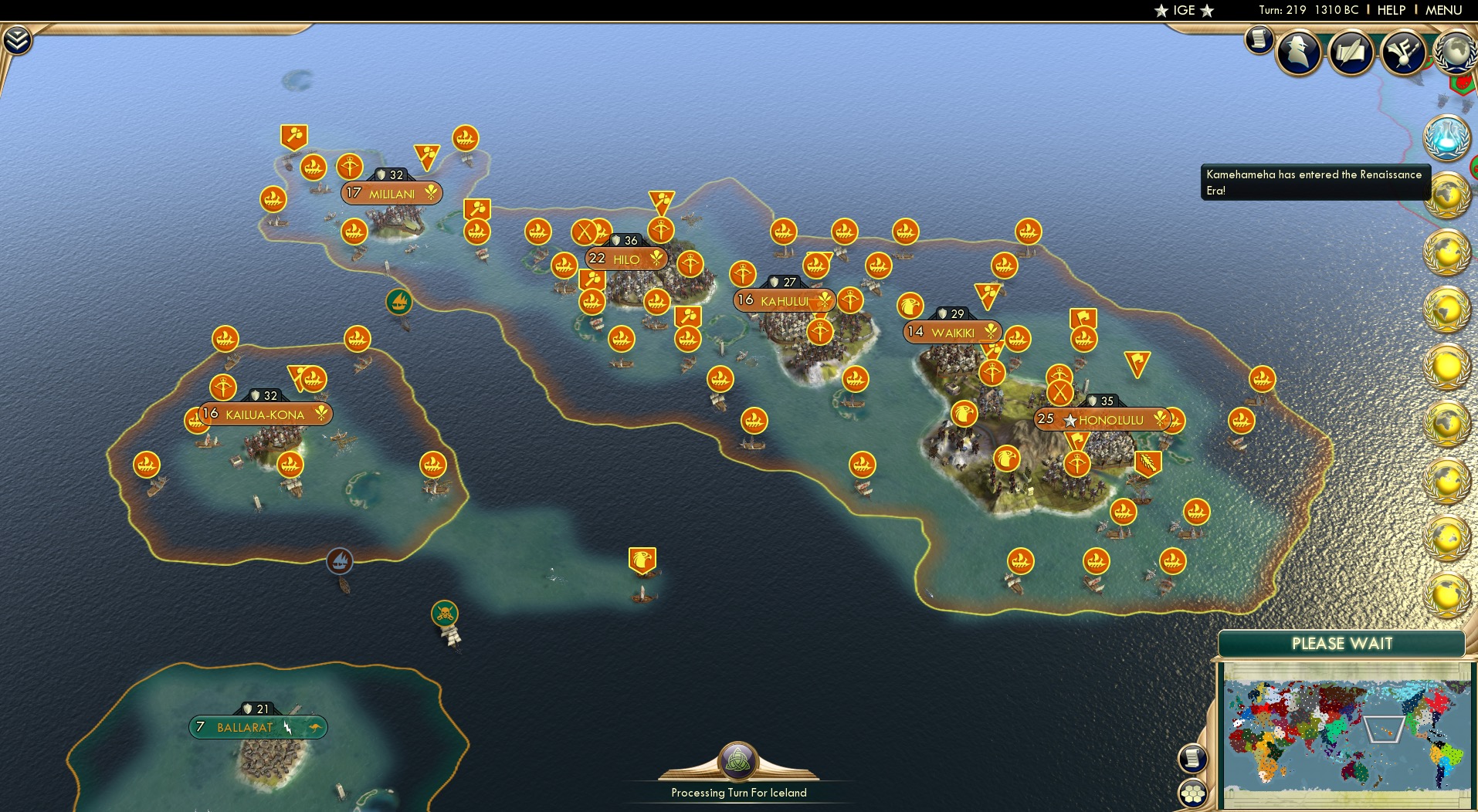Screen dimensions: 1478x812
Task: Select the Great Admiral sailboat icon near Kailua-Kona
Action: click(x=340, y=561)
